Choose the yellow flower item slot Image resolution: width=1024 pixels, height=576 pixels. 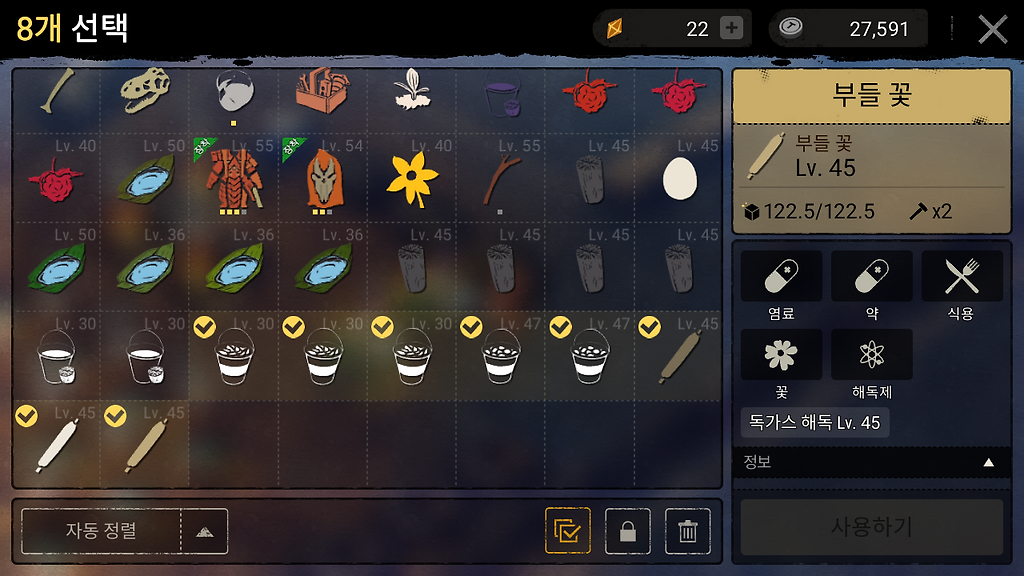(413, 178)
